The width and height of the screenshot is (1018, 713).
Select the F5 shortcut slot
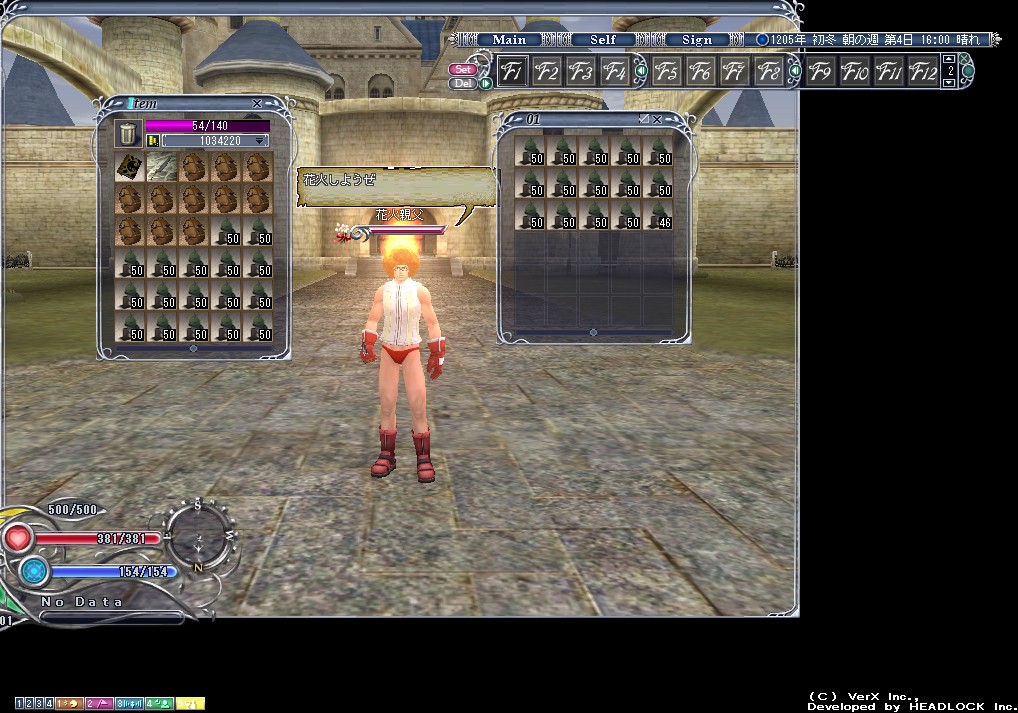coord(667,72)
